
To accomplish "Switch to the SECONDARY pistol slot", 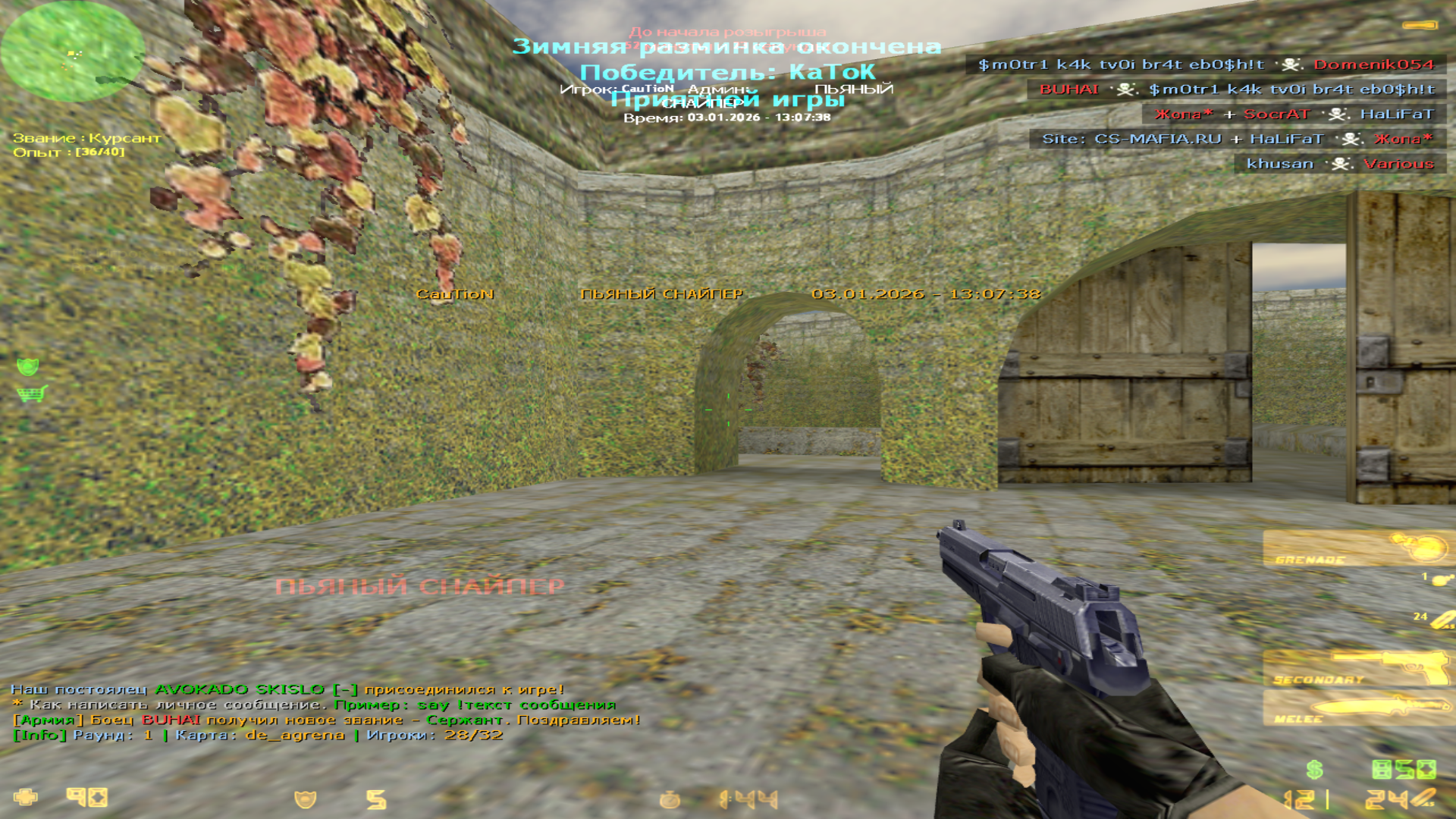I will (x=1357, y=668).
